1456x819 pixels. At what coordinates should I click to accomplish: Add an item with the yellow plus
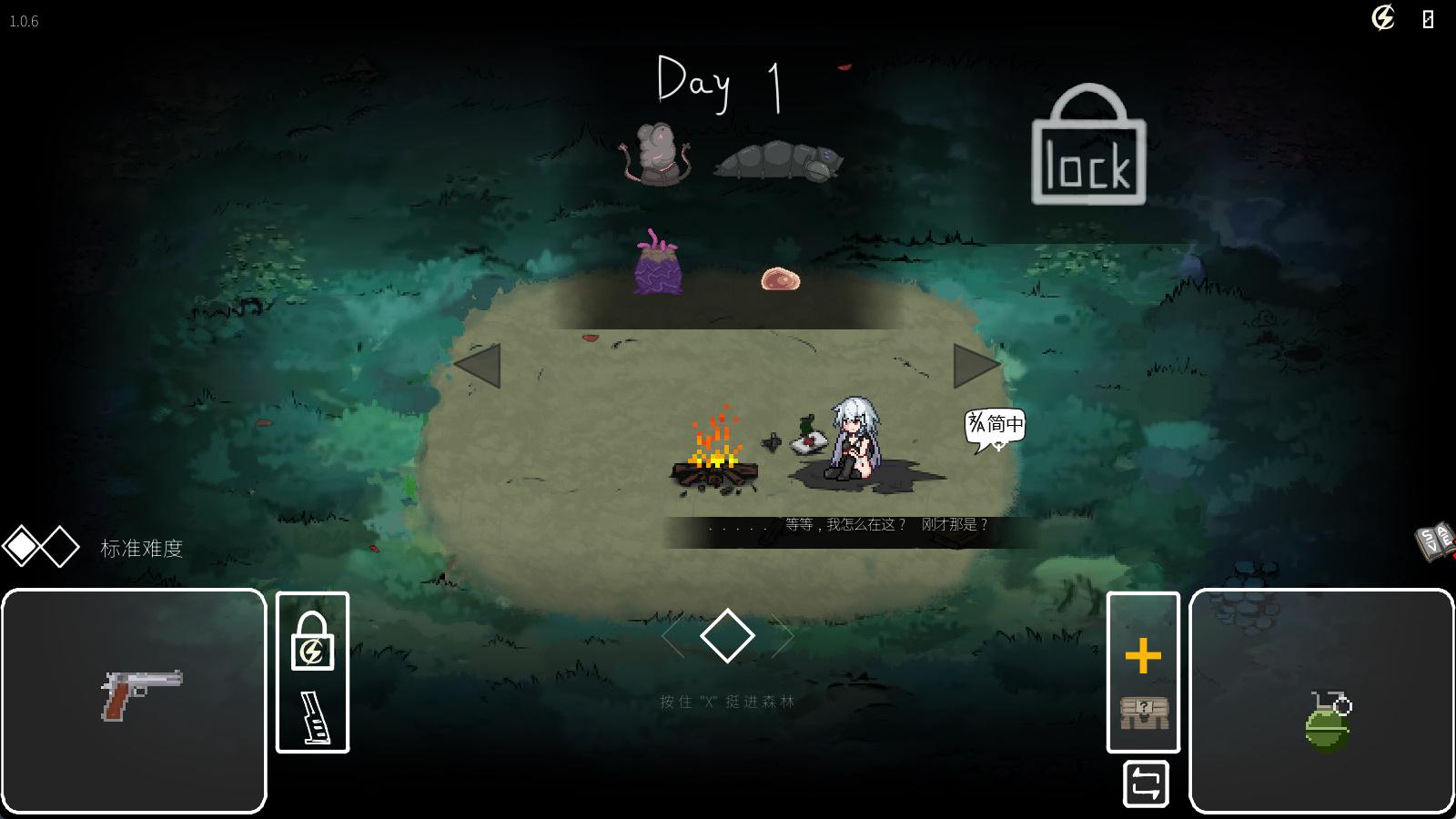(x=1143, y=655)
